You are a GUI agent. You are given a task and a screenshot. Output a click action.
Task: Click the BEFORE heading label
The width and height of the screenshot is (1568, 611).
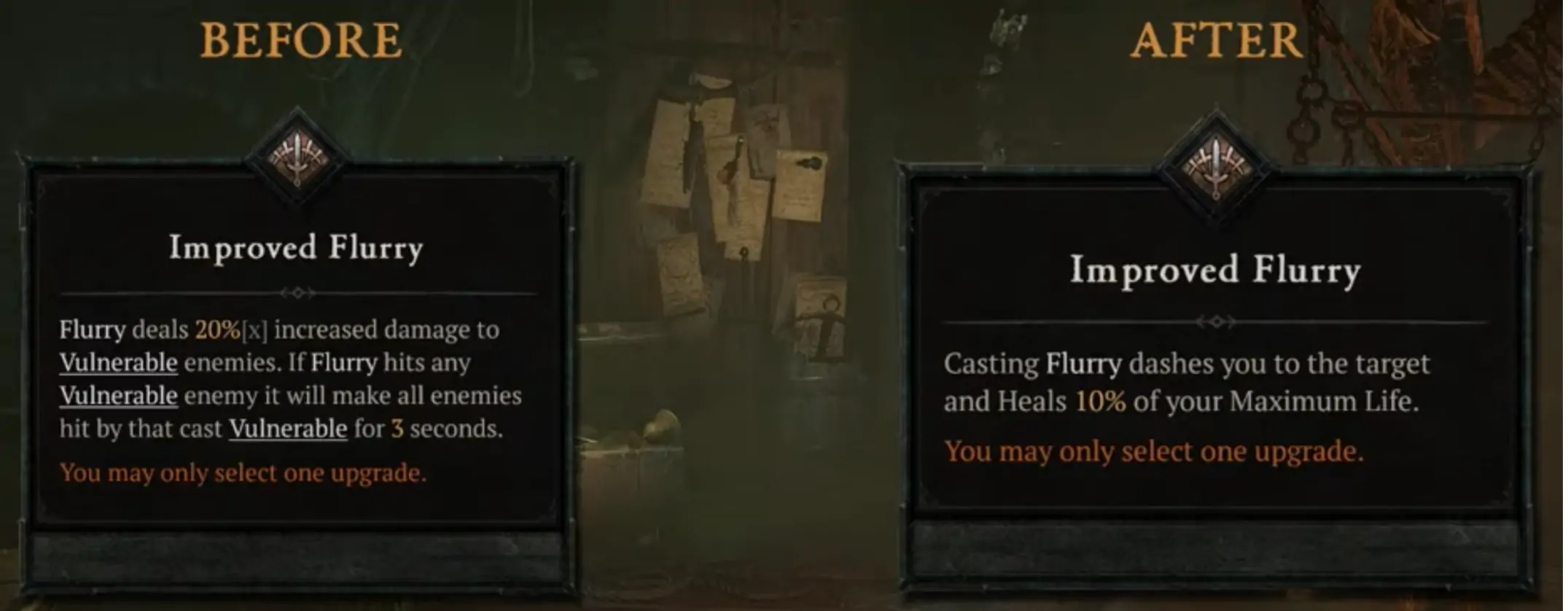coord(302,41)
